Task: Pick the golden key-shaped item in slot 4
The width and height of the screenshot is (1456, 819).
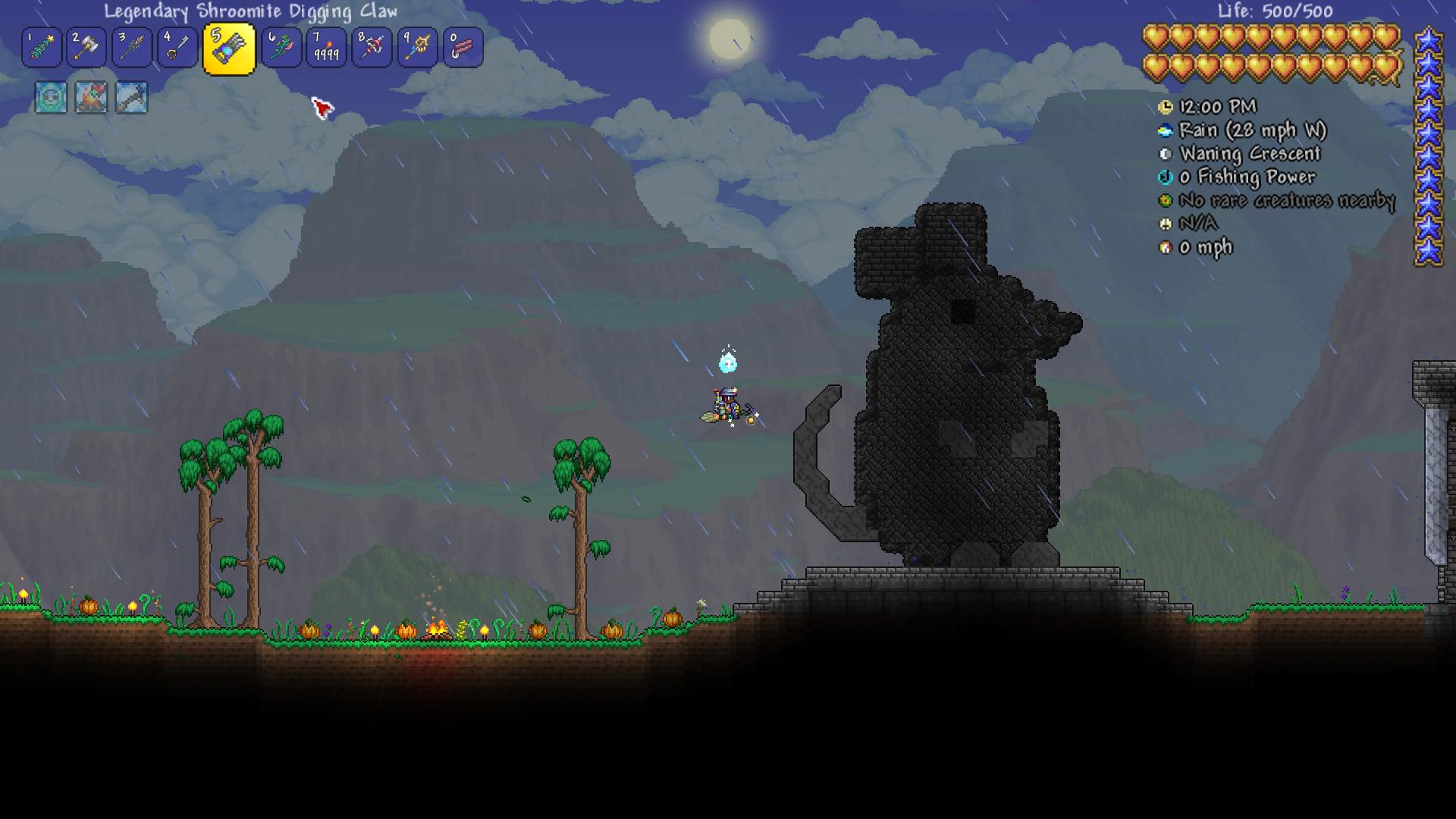Action: coord(177,49)
